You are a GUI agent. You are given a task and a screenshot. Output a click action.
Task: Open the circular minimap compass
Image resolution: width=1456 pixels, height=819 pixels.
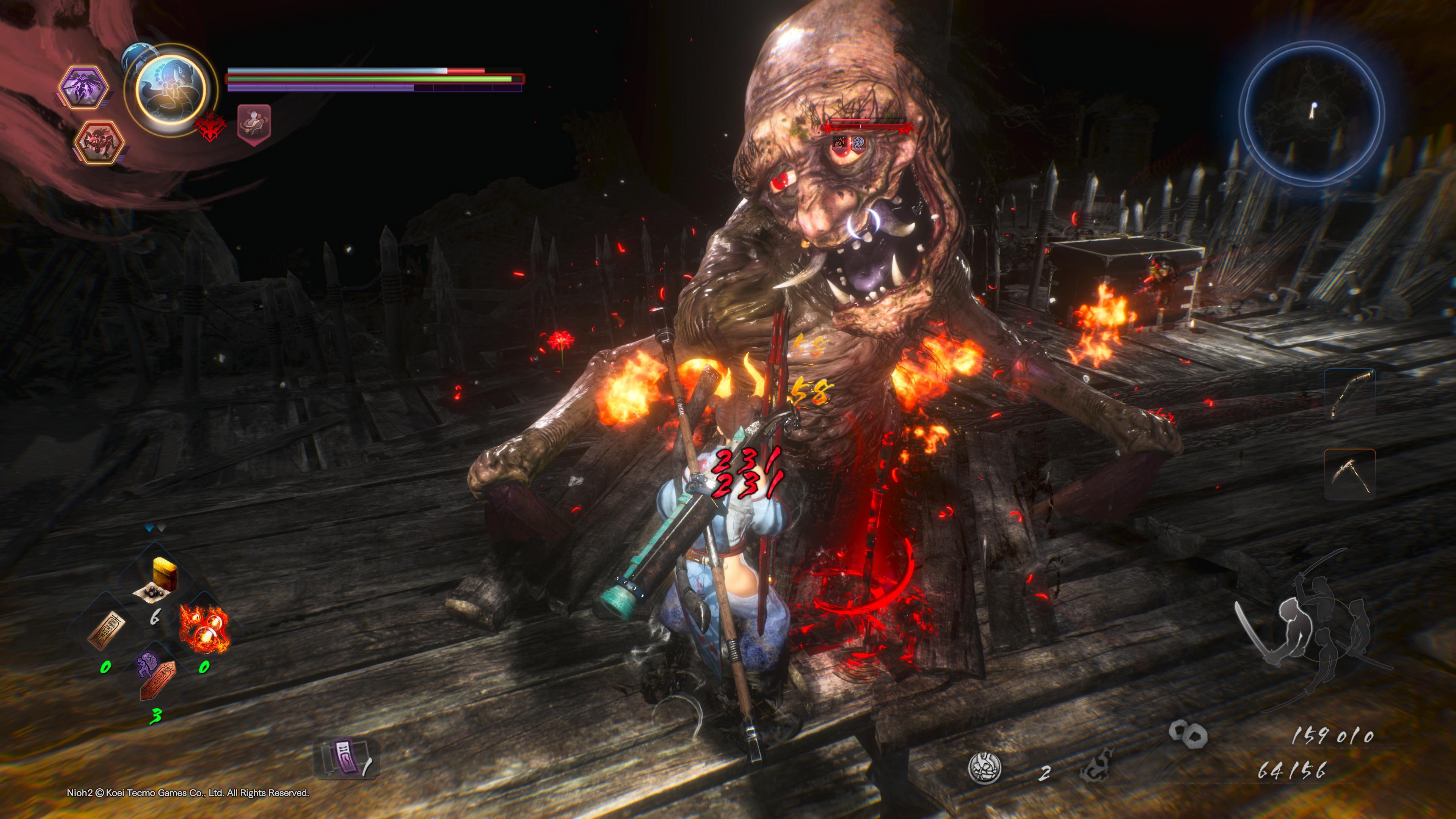(x=1312, y=113)
